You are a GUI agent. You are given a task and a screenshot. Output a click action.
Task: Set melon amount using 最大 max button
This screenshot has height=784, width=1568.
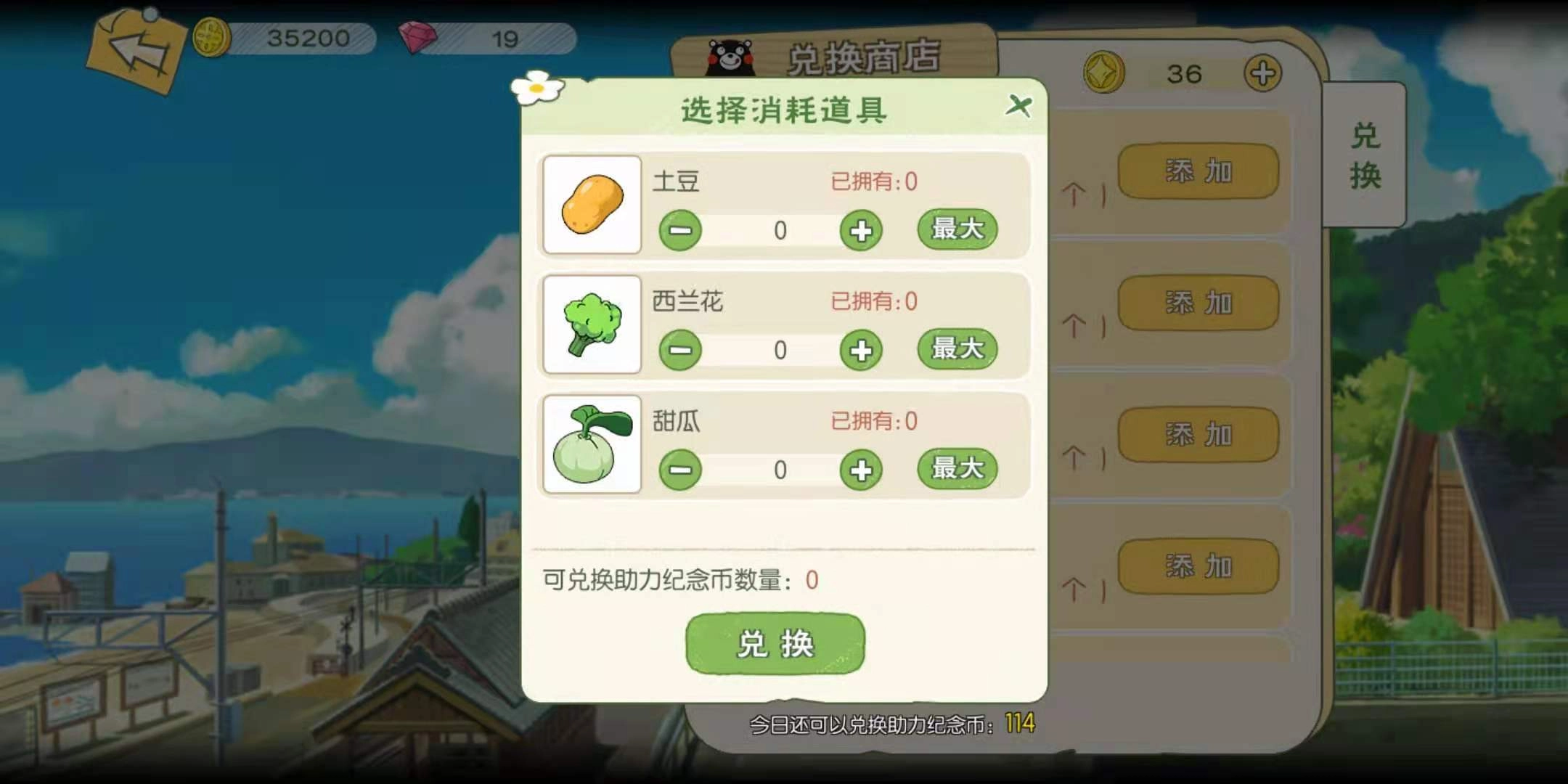pyautogui.click(x=957, y=468)
